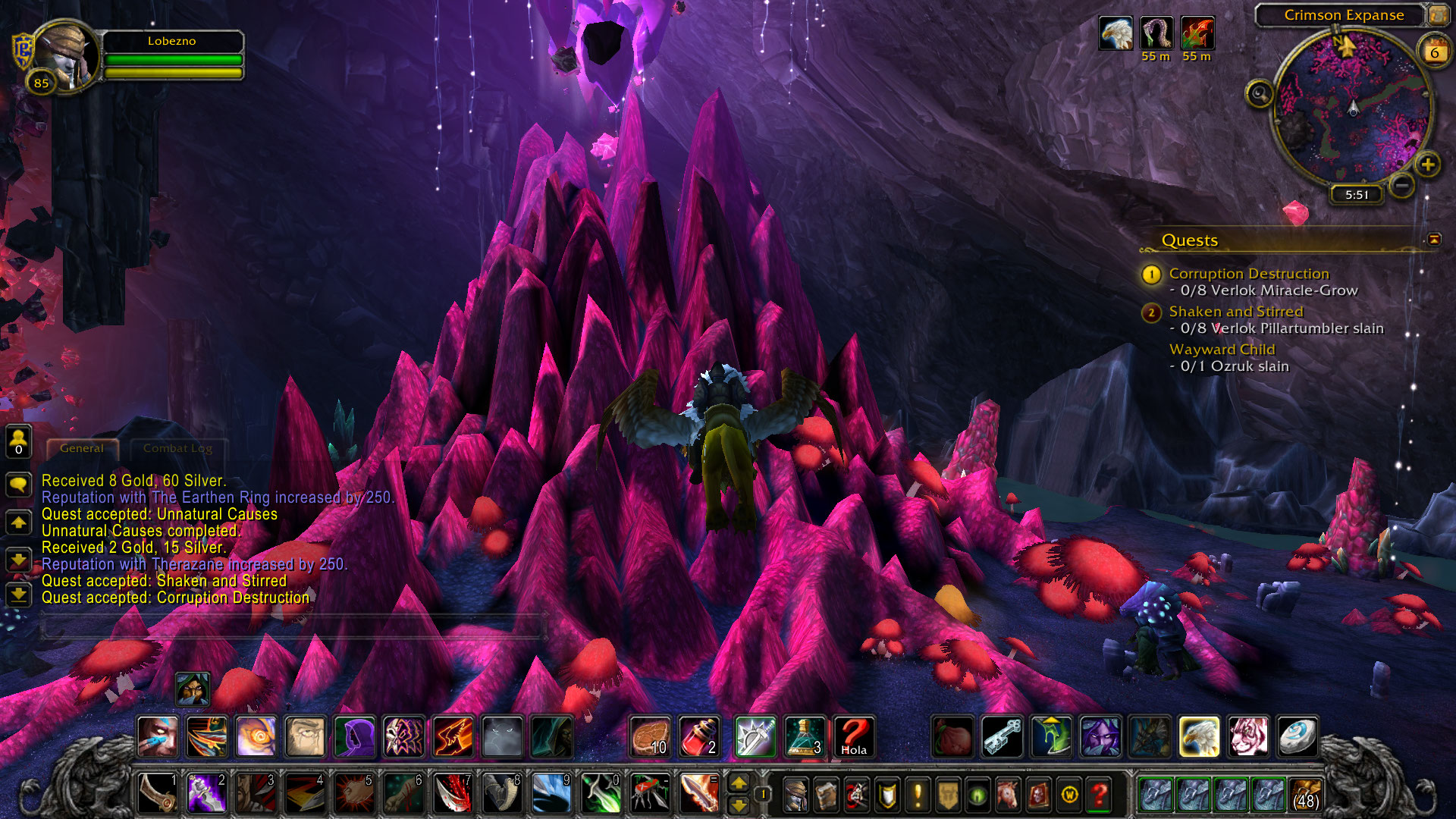Use the red potion with 2 charges

click(698, 737)
